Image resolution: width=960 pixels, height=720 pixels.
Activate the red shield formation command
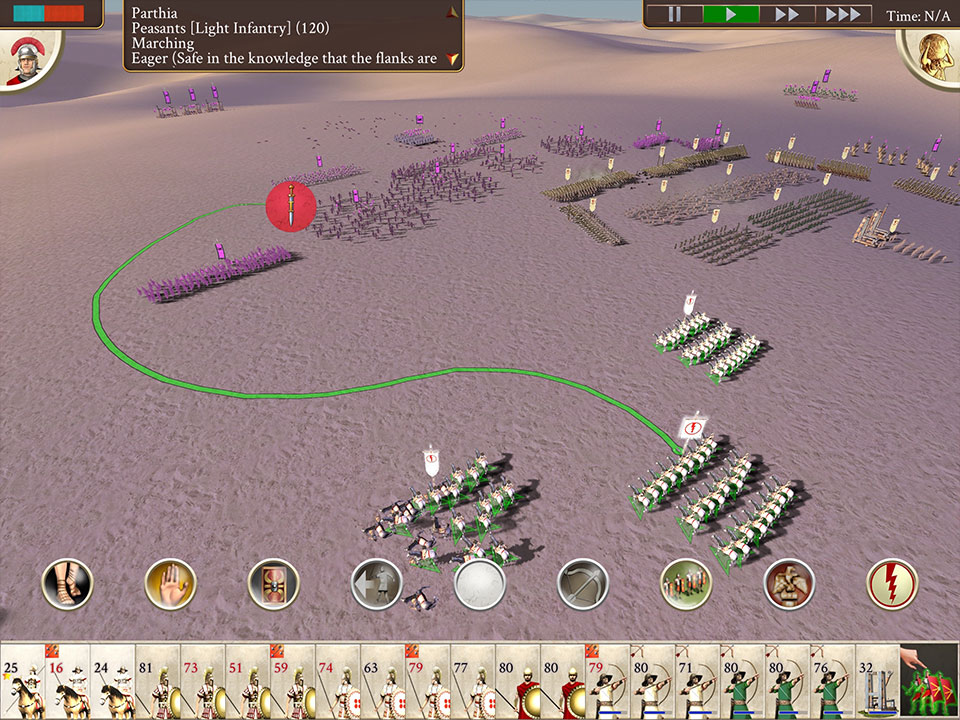tap(273, 584)
